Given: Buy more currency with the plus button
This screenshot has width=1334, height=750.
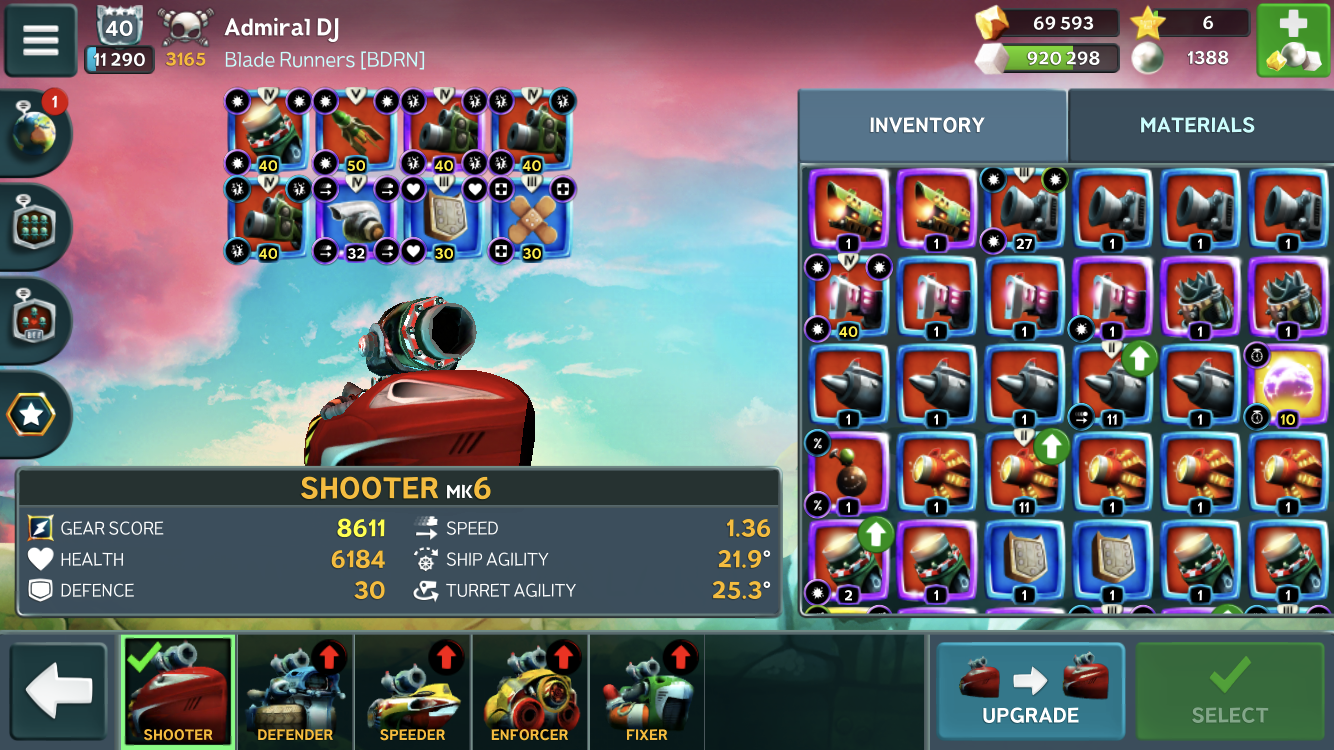Looking at the screenshot, I should click(1292, 41).
